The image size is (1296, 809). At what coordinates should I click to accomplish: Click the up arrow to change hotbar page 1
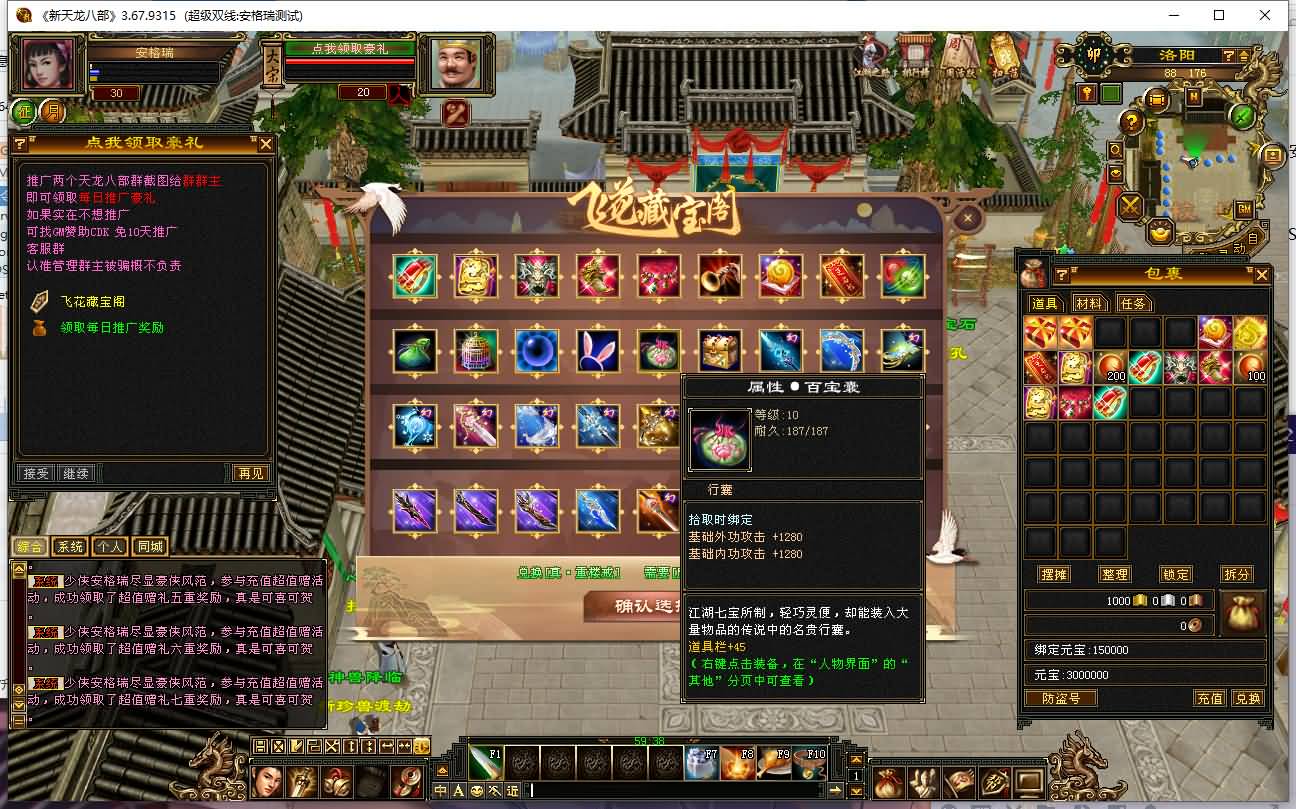856,759
